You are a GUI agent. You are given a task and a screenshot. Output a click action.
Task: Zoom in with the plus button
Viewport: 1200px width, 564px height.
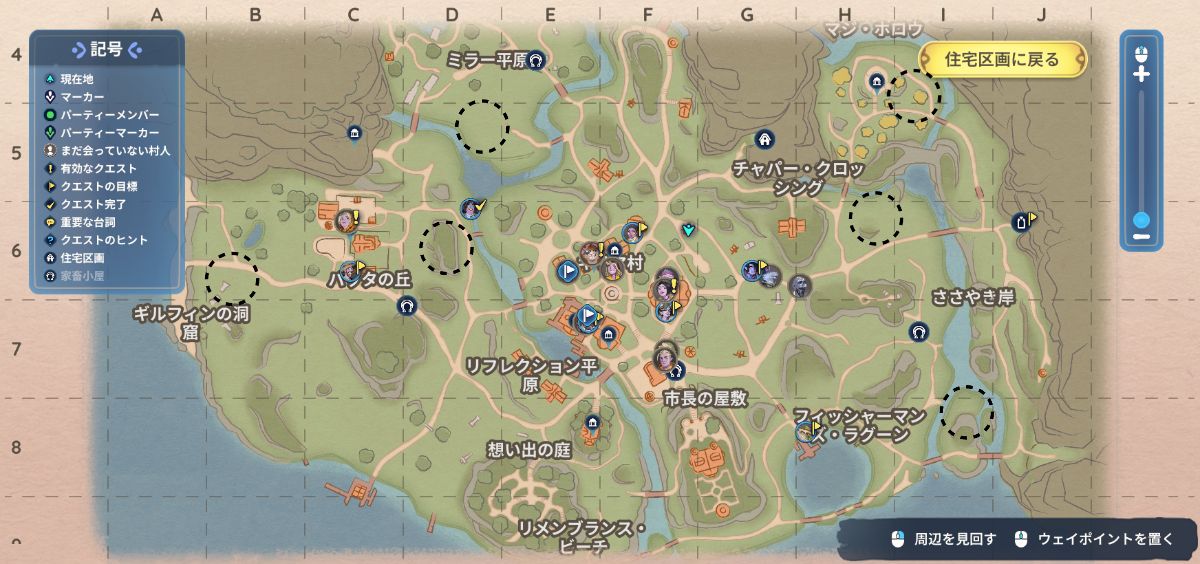pyautogui.click(x=1141, y=75)
